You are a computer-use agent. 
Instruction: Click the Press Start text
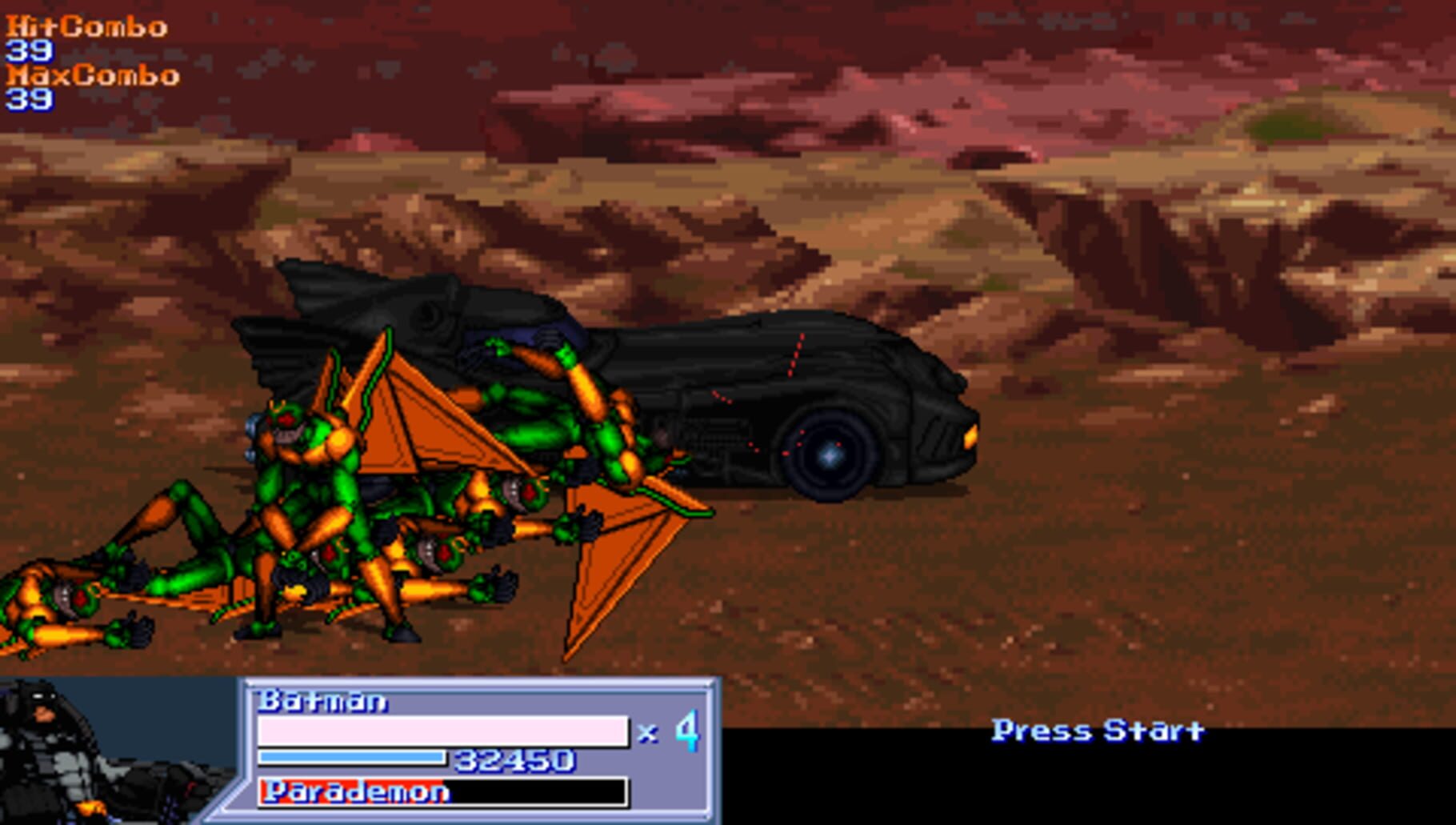tap(1098, 729)
